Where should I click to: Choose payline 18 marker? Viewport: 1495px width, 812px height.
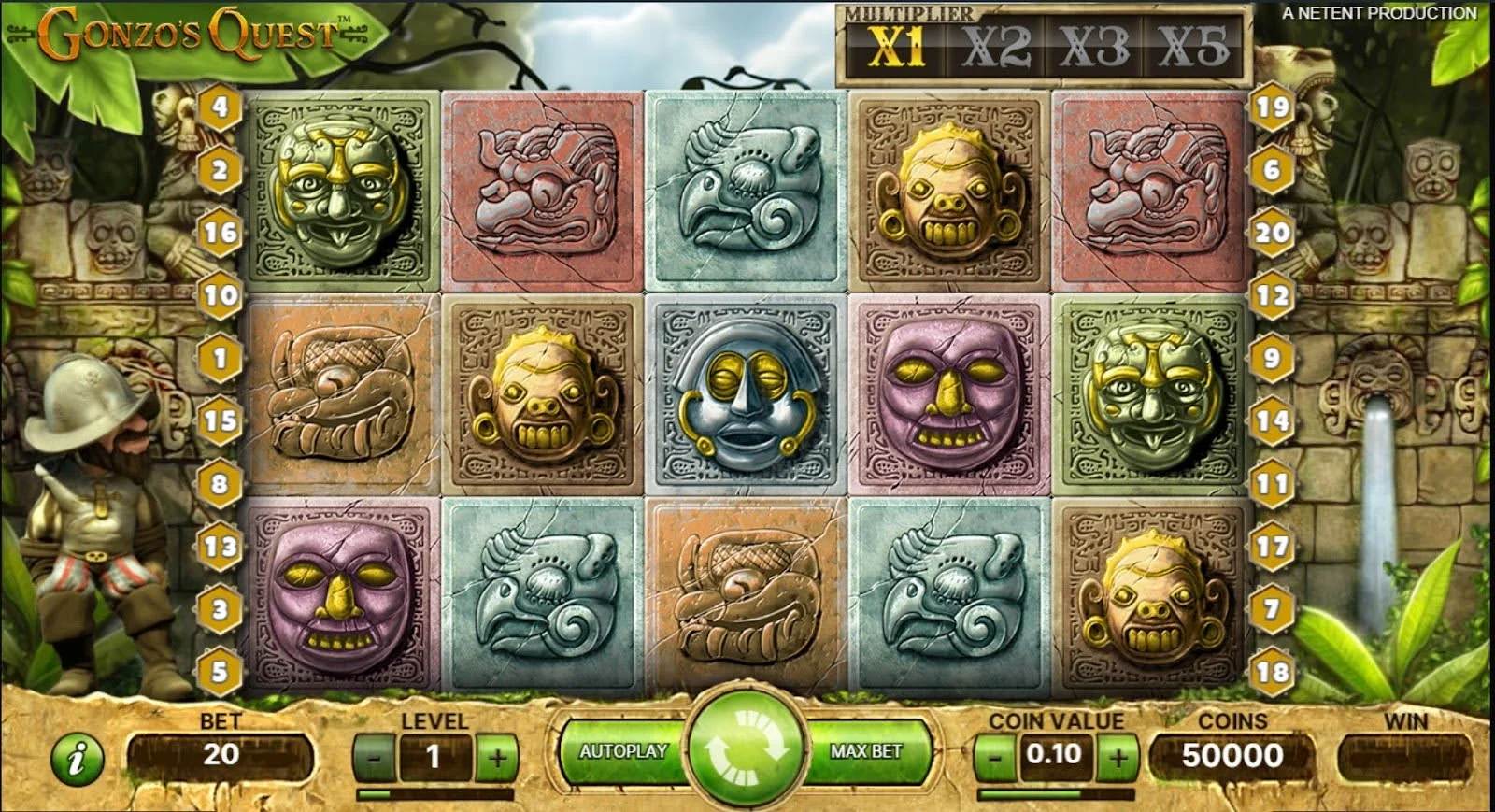tap(1273, 672)
